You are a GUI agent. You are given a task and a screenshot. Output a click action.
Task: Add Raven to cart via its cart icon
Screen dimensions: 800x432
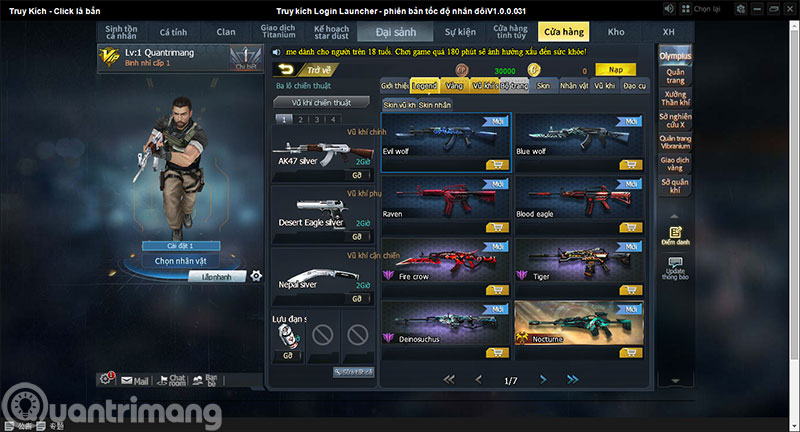pos(496,228)
